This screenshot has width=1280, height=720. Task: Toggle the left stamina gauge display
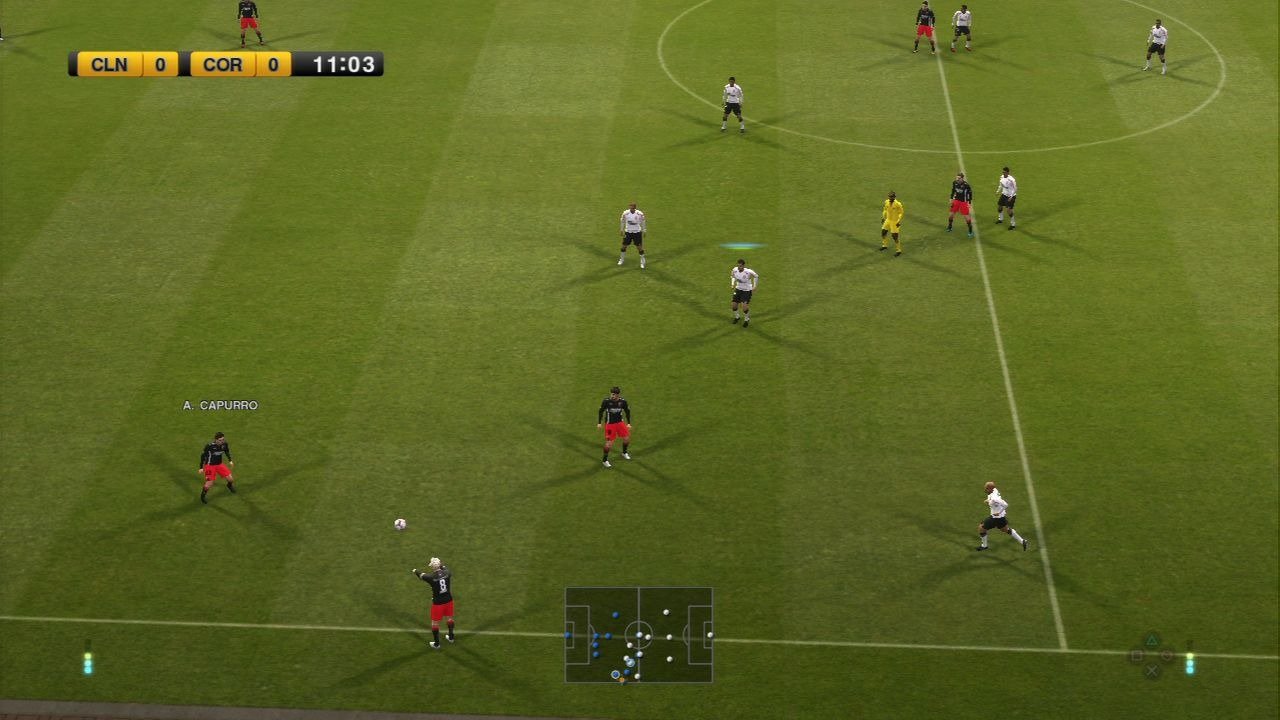tap(88, 662)
